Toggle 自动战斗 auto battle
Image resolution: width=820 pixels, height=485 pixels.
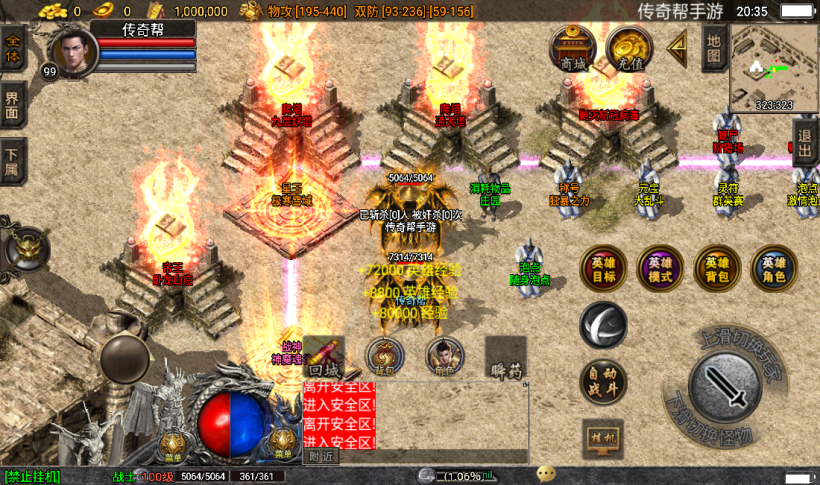coord(603,382)
